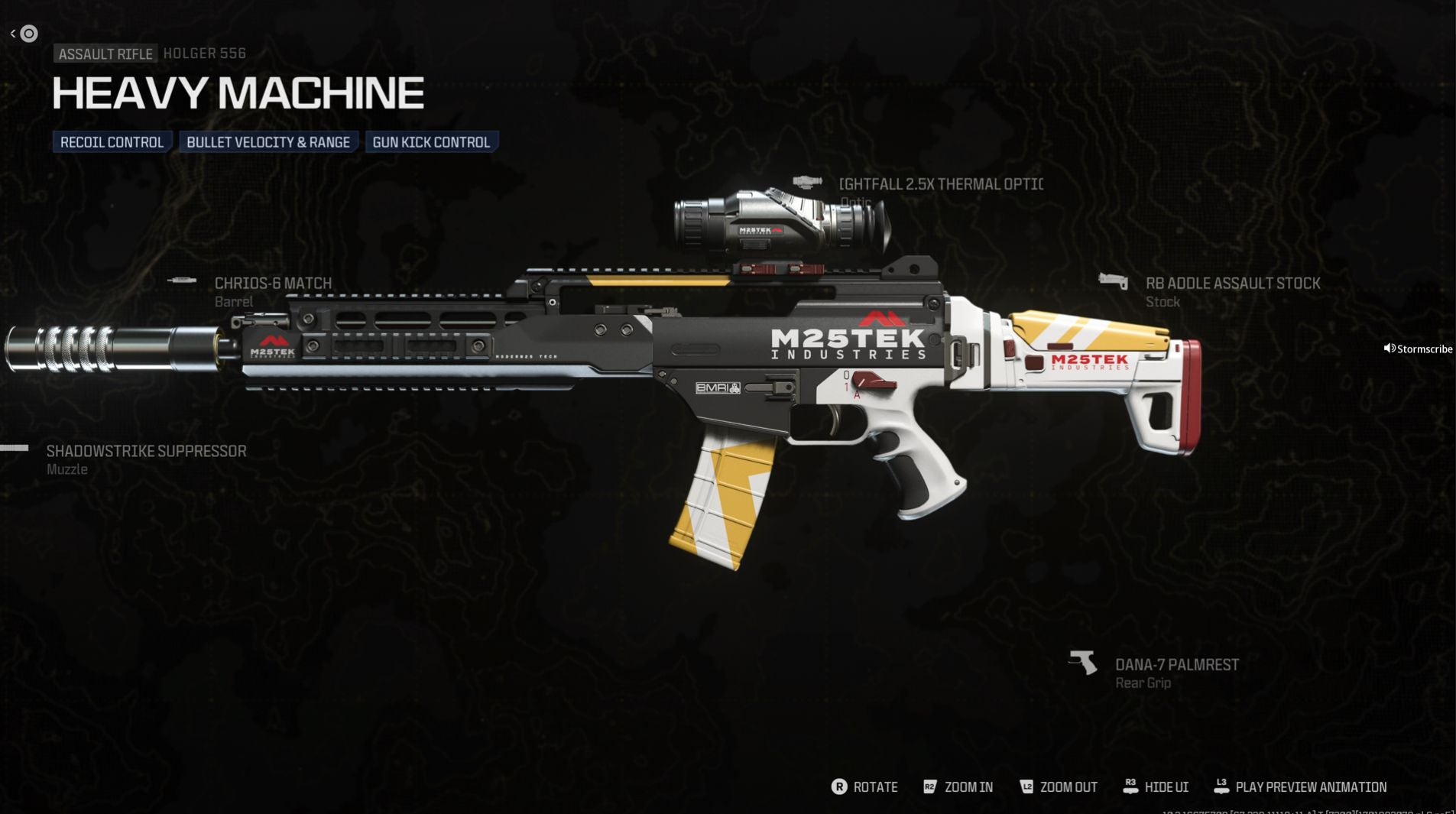The width and height of the screenshot is (1456, 814).
Task: Open the Assault Rifle category label
Action: pyautogui.click(x=105, y=54)
